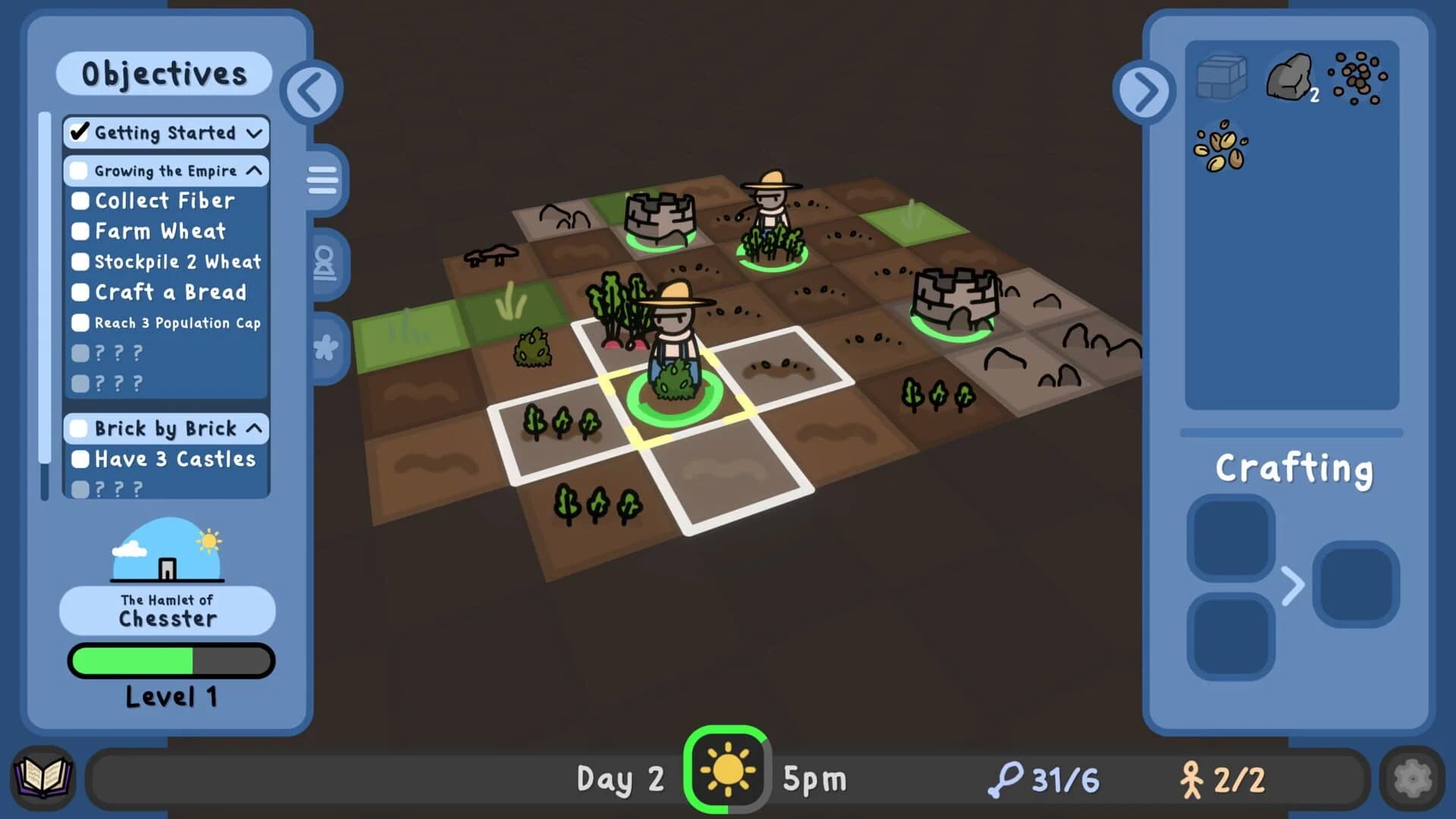Mark the Have 3 Castles objective complete
1456x819 pixels.
[79, 459]
